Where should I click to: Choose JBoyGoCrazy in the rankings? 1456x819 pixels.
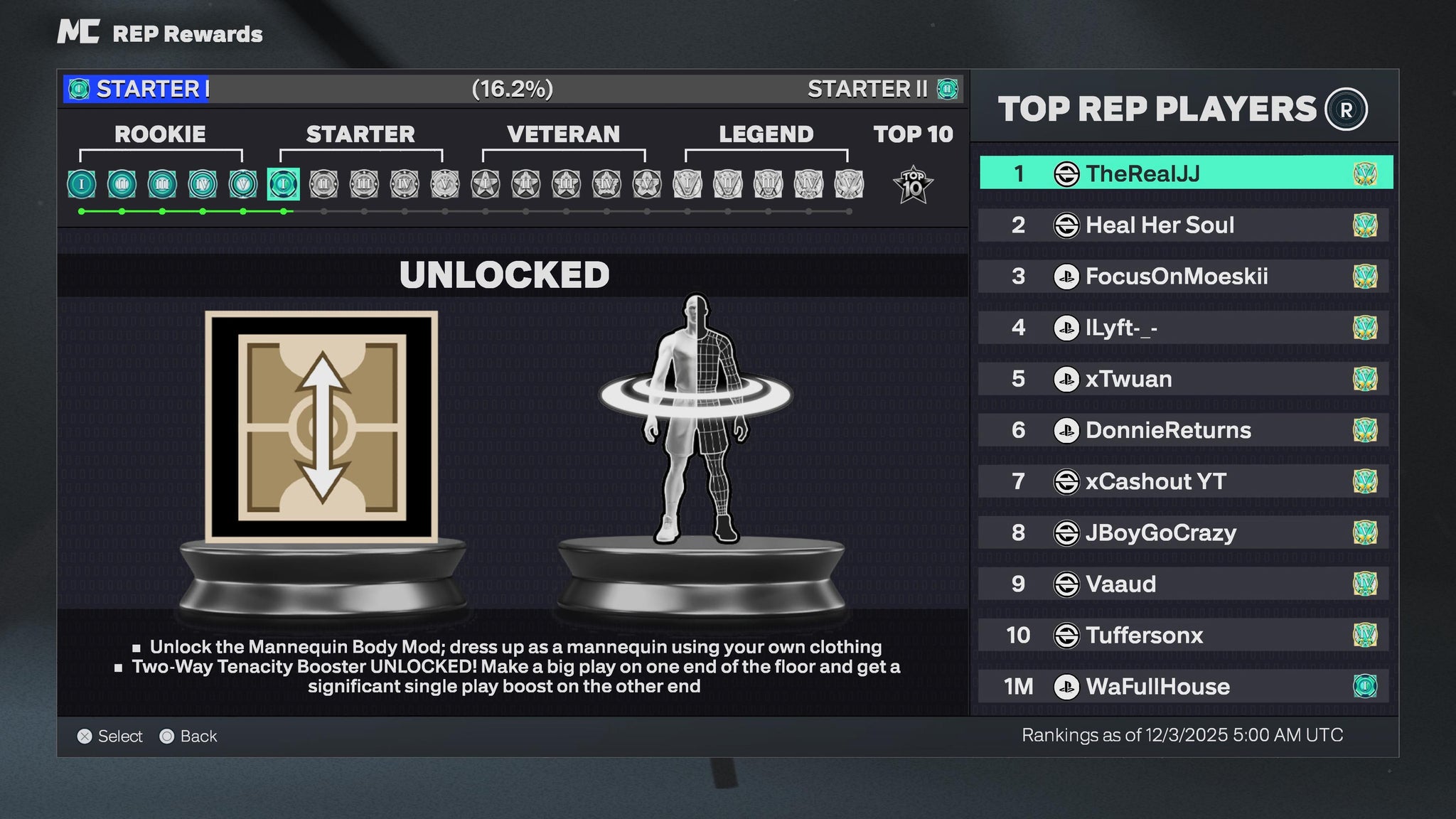pyautogui.click(x=1184, y=532)
